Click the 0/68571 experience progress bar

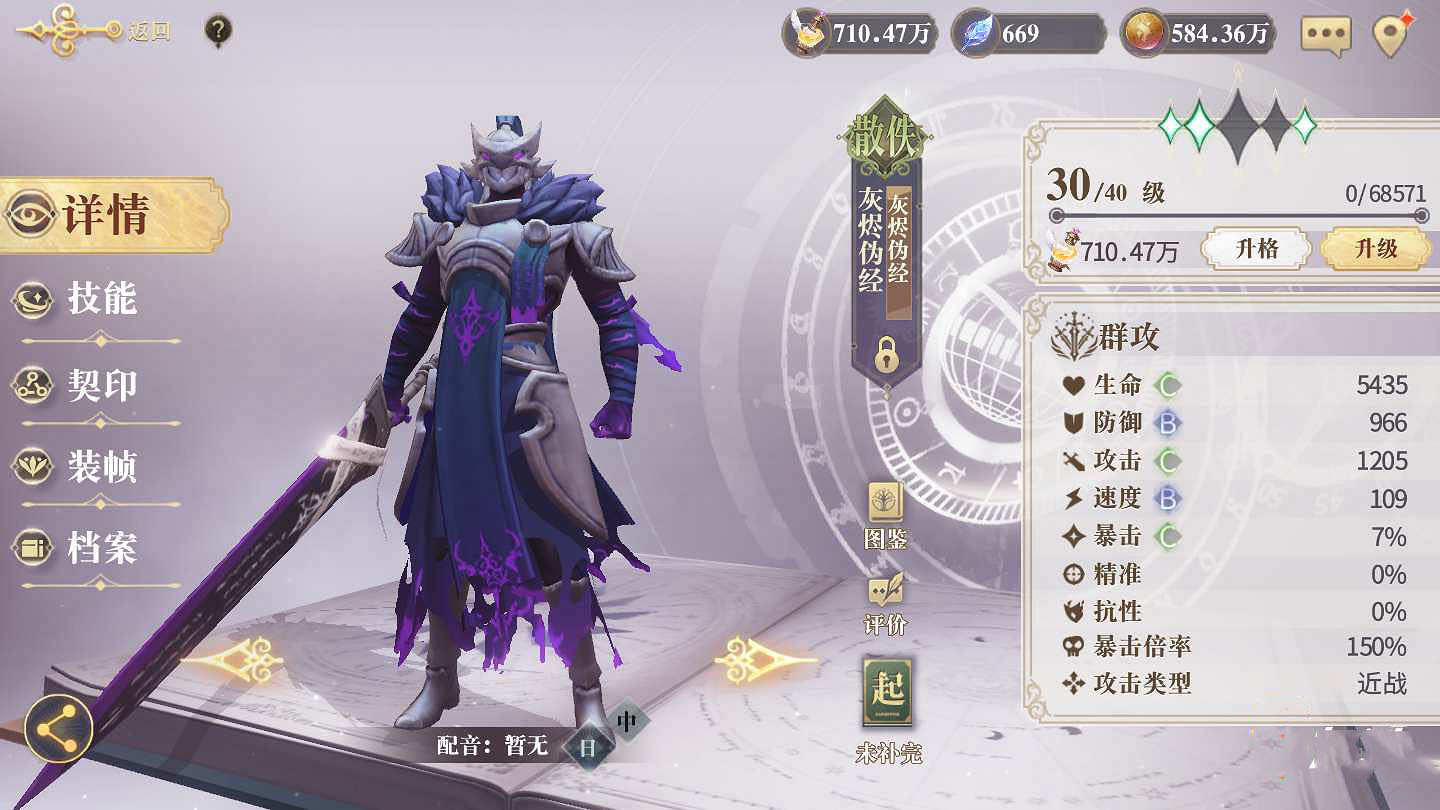(1240, 214)
